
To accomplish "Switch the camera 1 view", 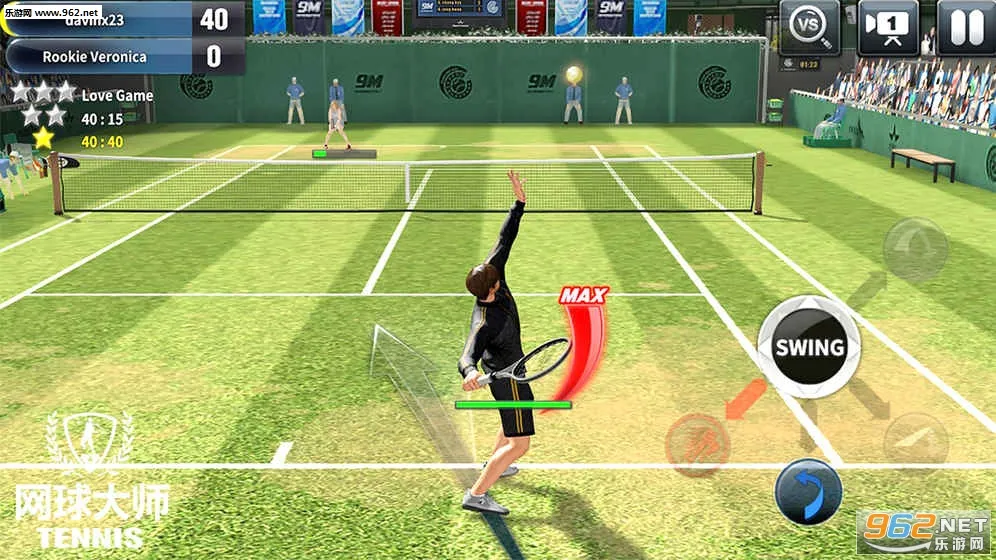I will [888, 28].
